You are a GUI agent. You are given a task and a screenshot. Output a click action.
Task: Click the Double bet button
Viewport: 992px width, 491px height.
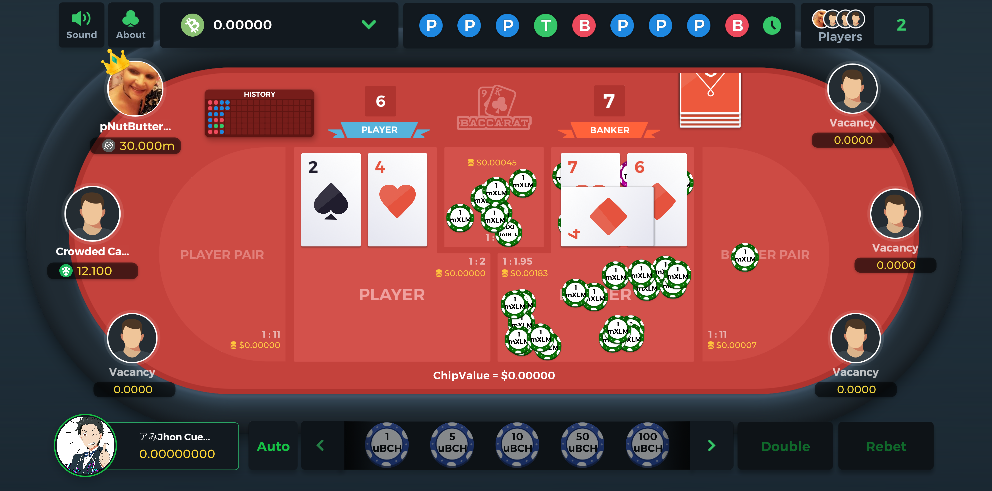click(x=785, y=446)
